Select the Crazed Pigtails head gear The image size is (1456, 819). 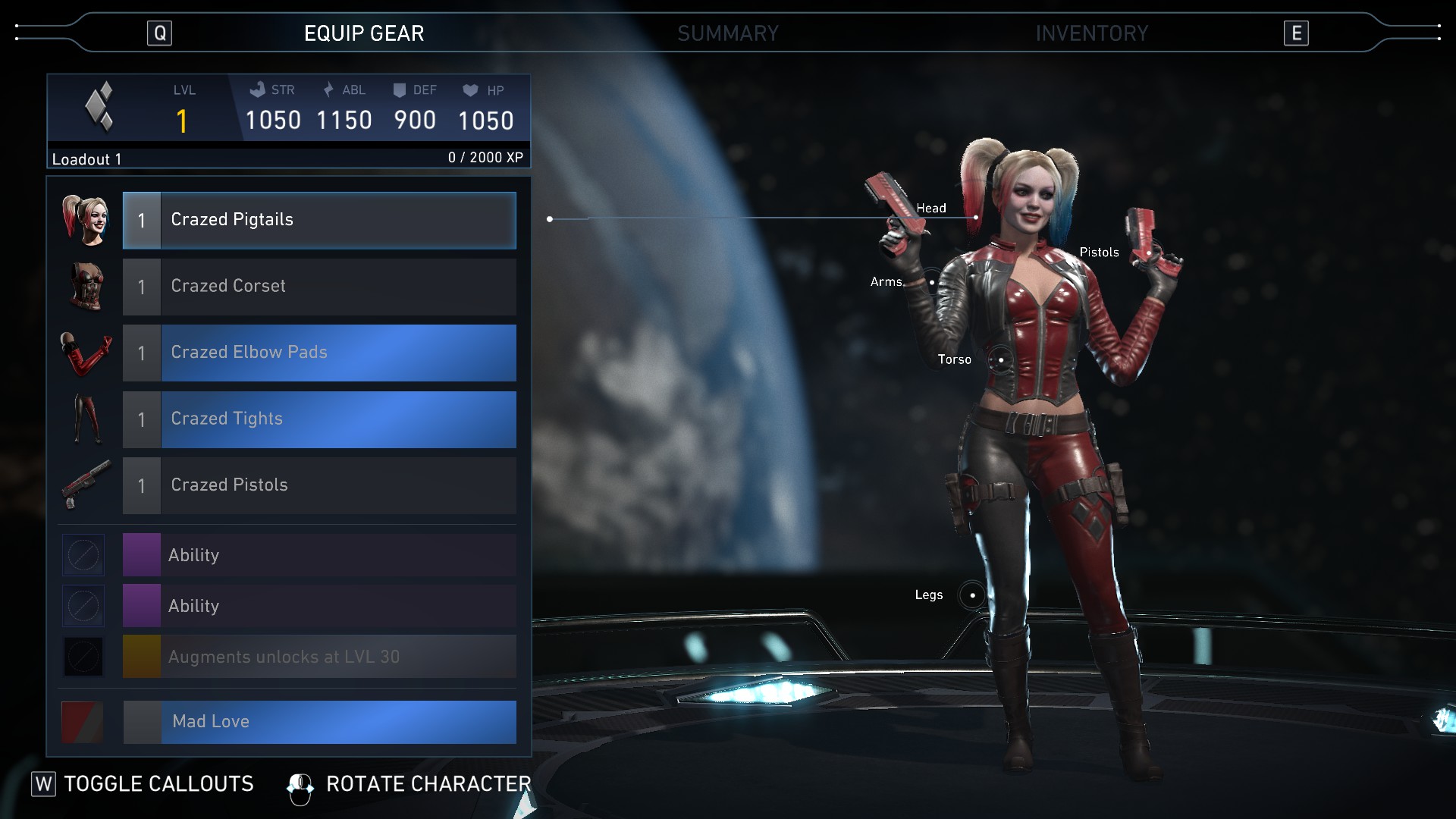click(319, 220)
